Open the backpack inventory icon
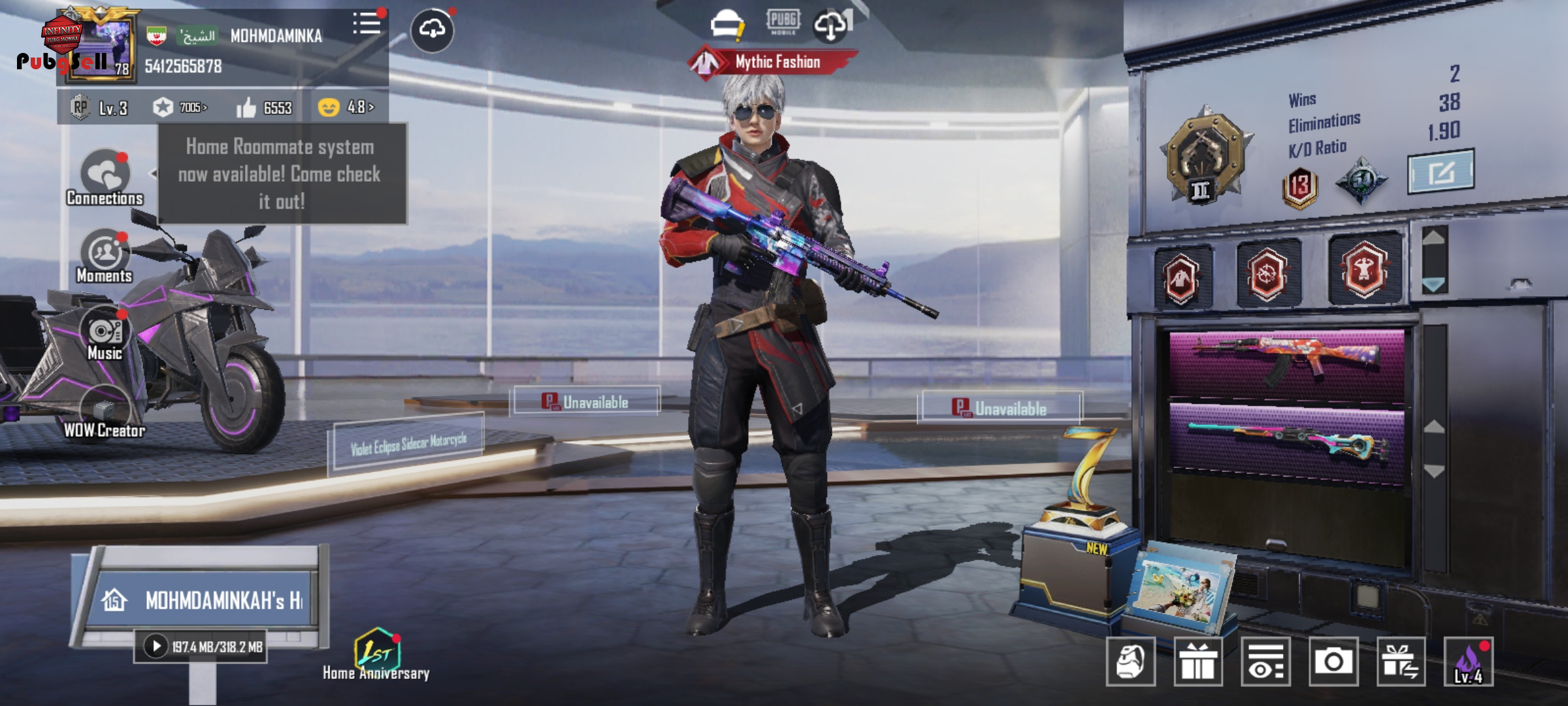 point(1130,662)
